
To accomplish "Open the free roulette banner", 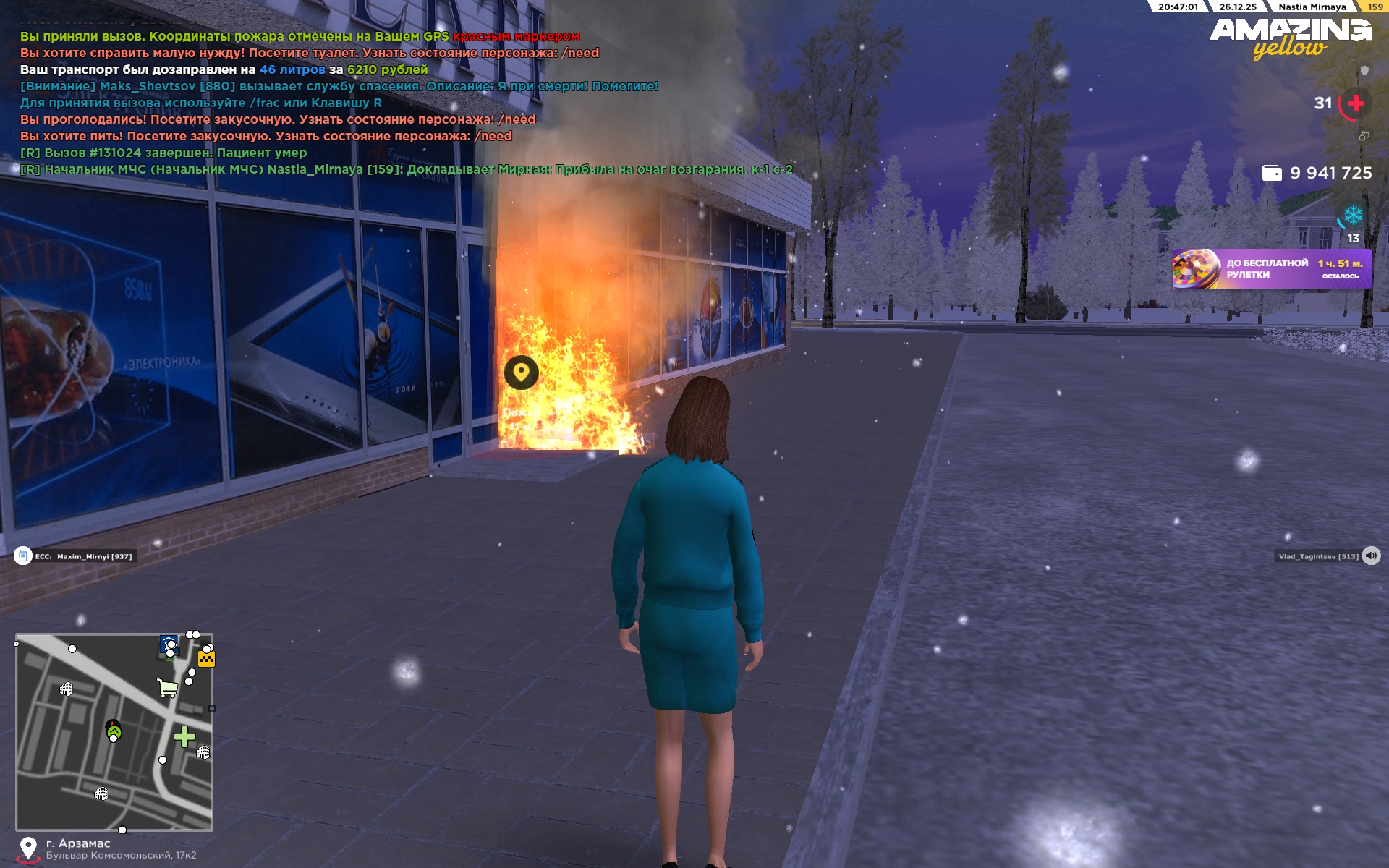I will pyautogui.click(x=1271, y=269).
